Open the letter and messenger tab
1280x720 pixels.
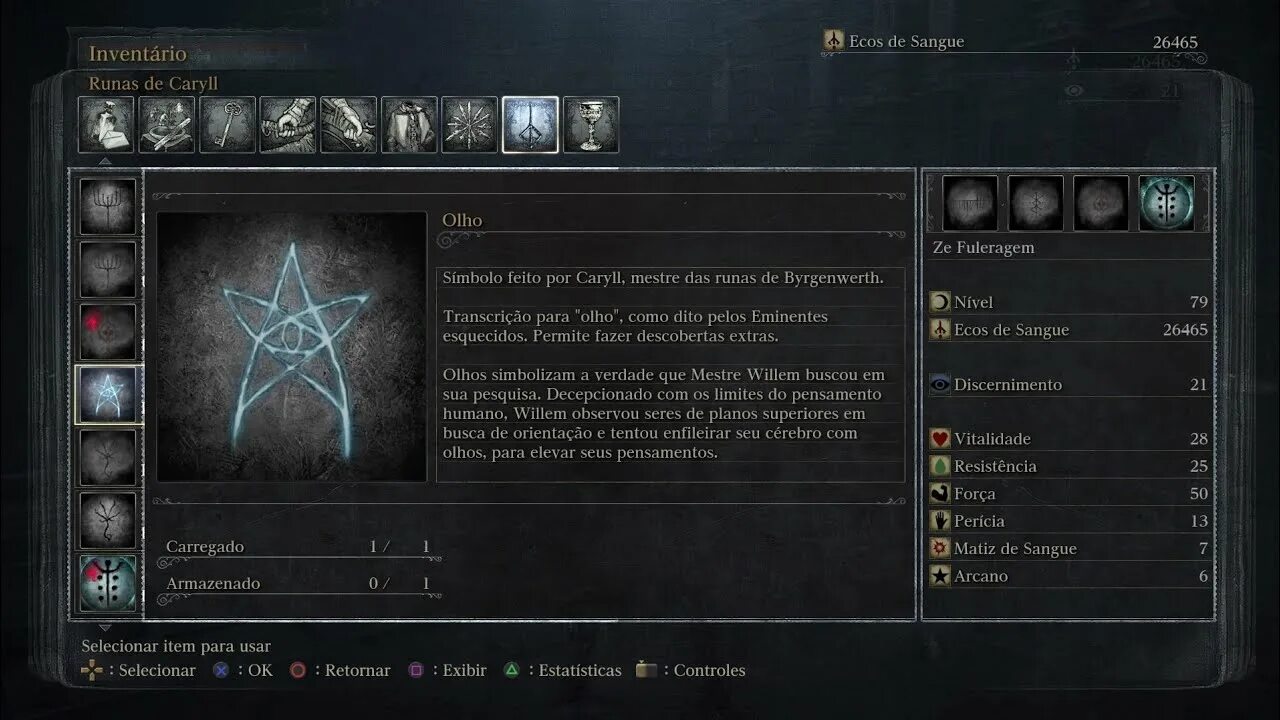(x=106, y=125)
